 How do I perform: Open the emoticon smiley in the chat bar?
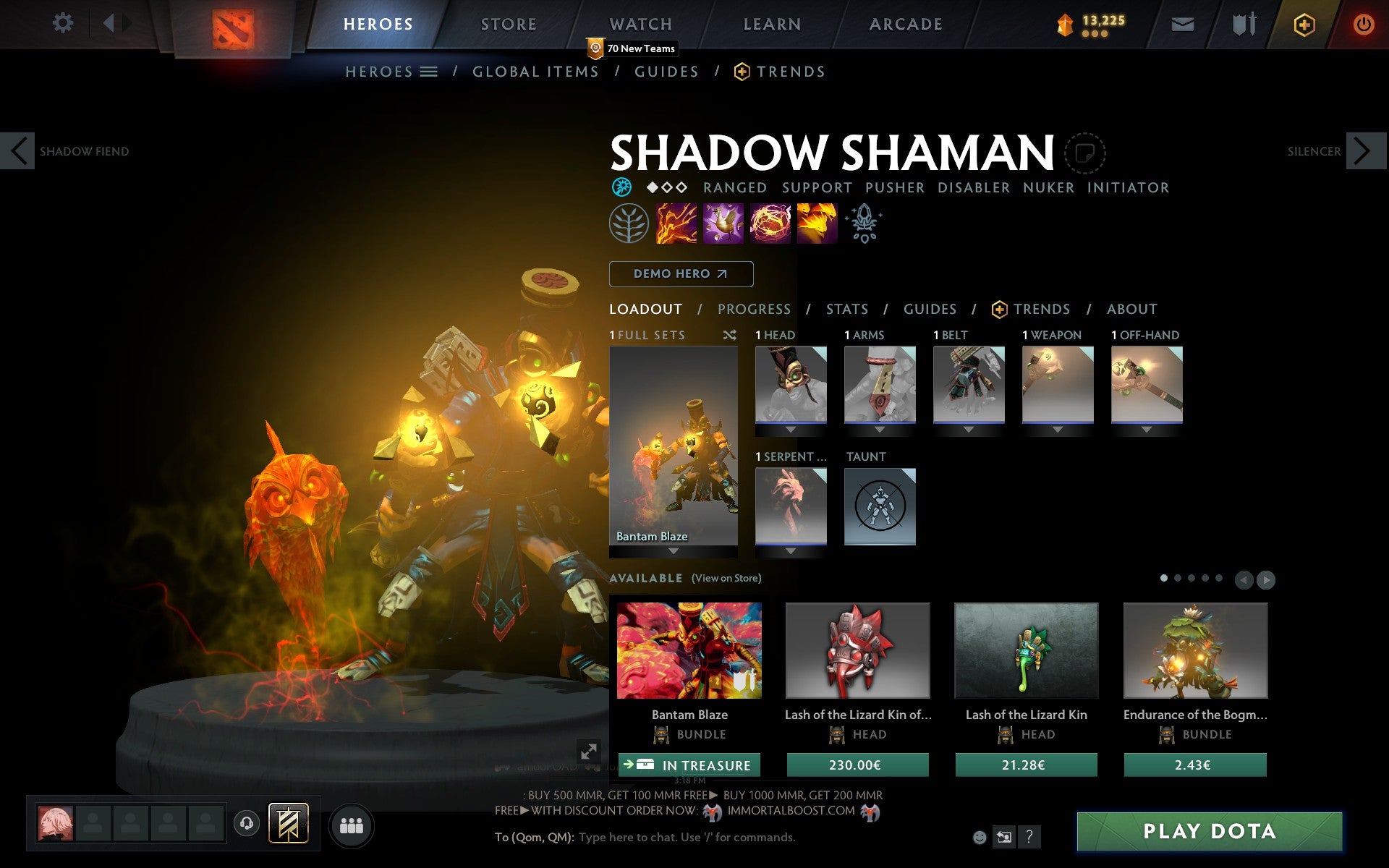pos(980,837)
